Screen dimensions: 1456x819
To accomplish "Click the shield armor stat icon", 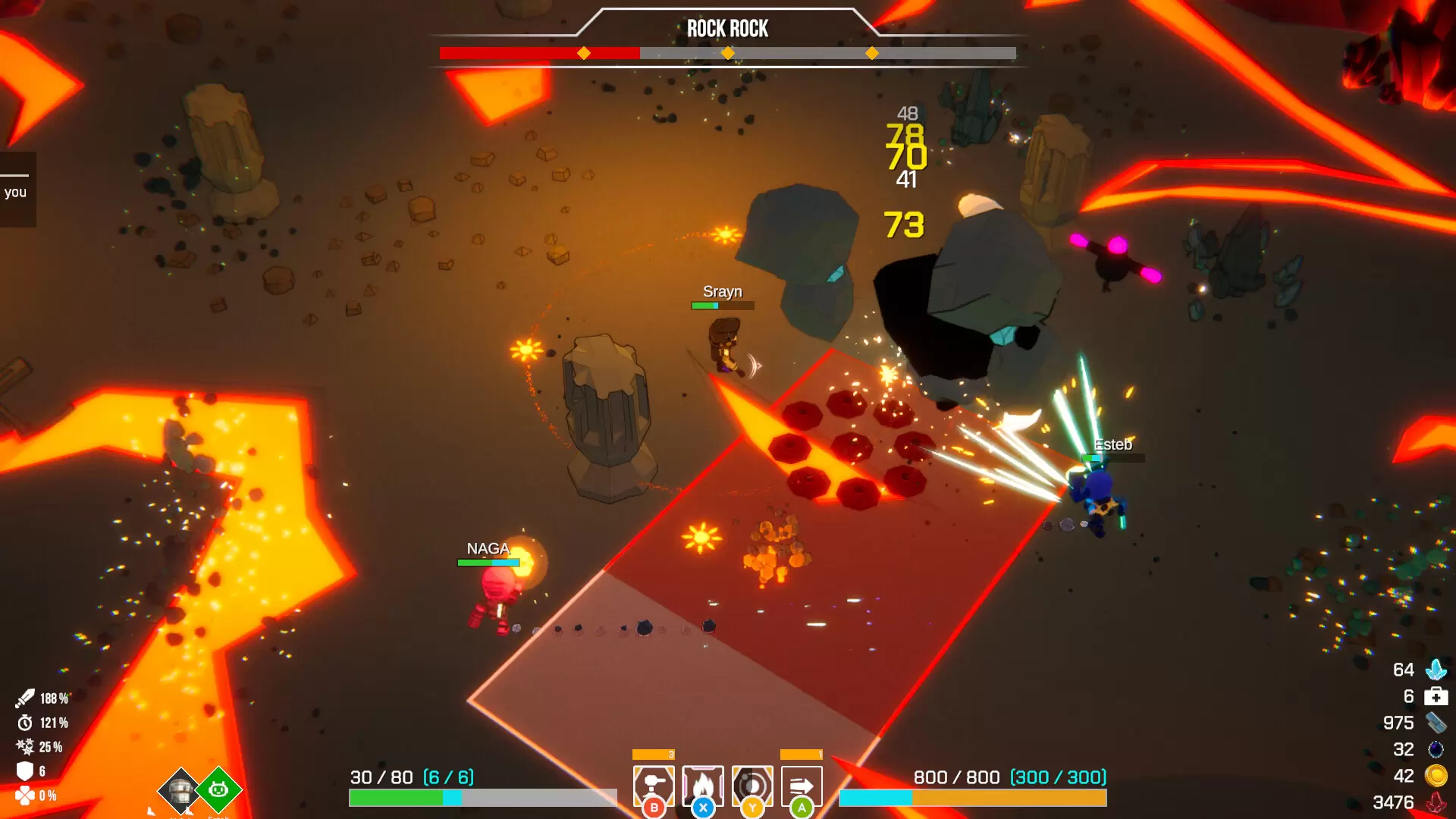I will click(x=25, y=771).
